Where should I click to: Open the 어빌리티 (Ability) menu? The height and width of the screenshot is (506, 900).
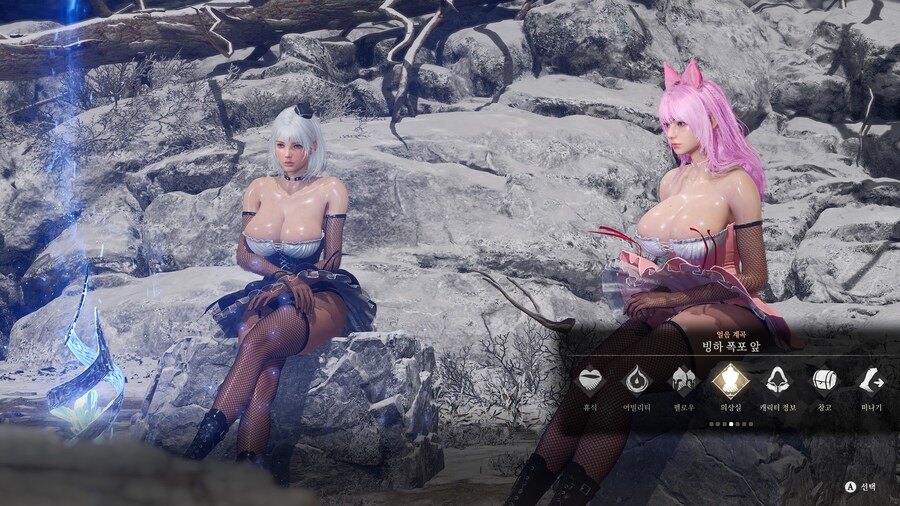click(x=637, y=381)
